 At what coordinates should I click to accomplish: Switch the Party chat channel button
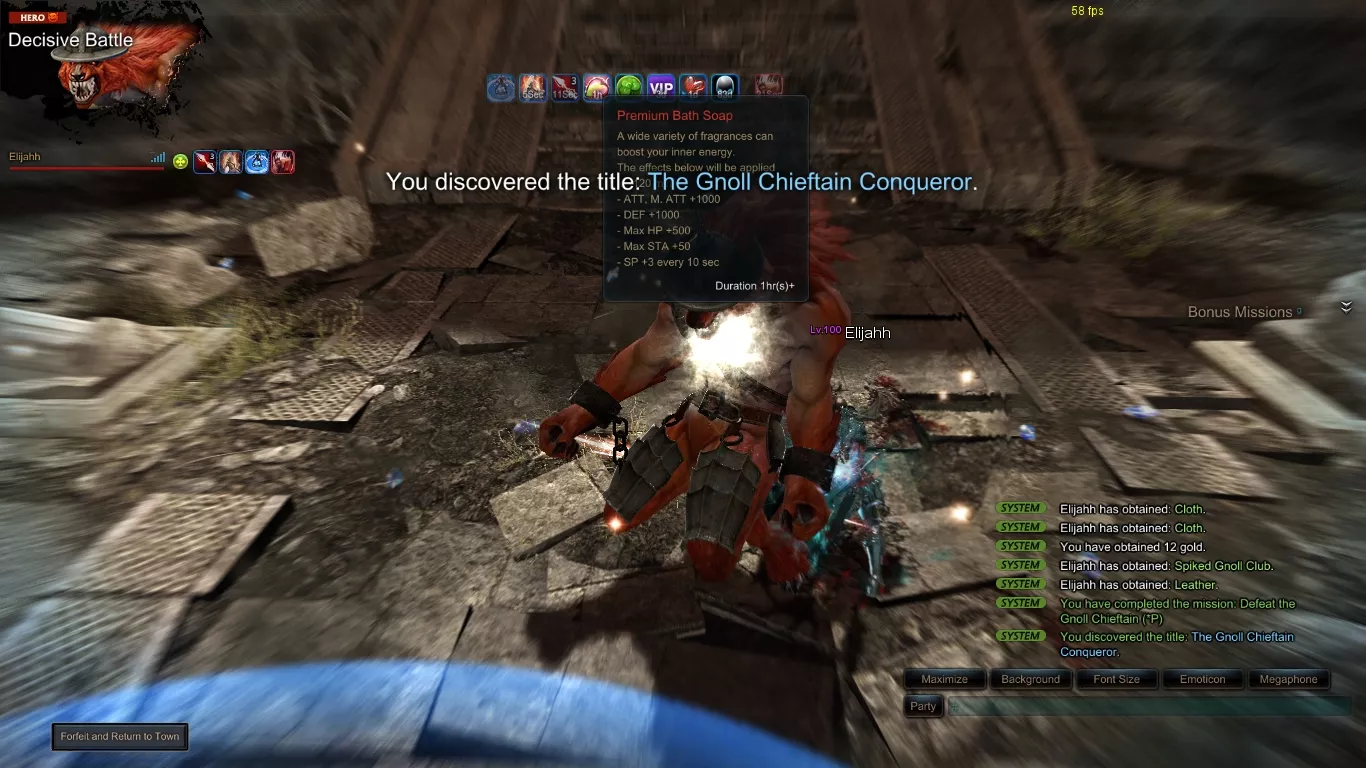(x=923, y=706)
